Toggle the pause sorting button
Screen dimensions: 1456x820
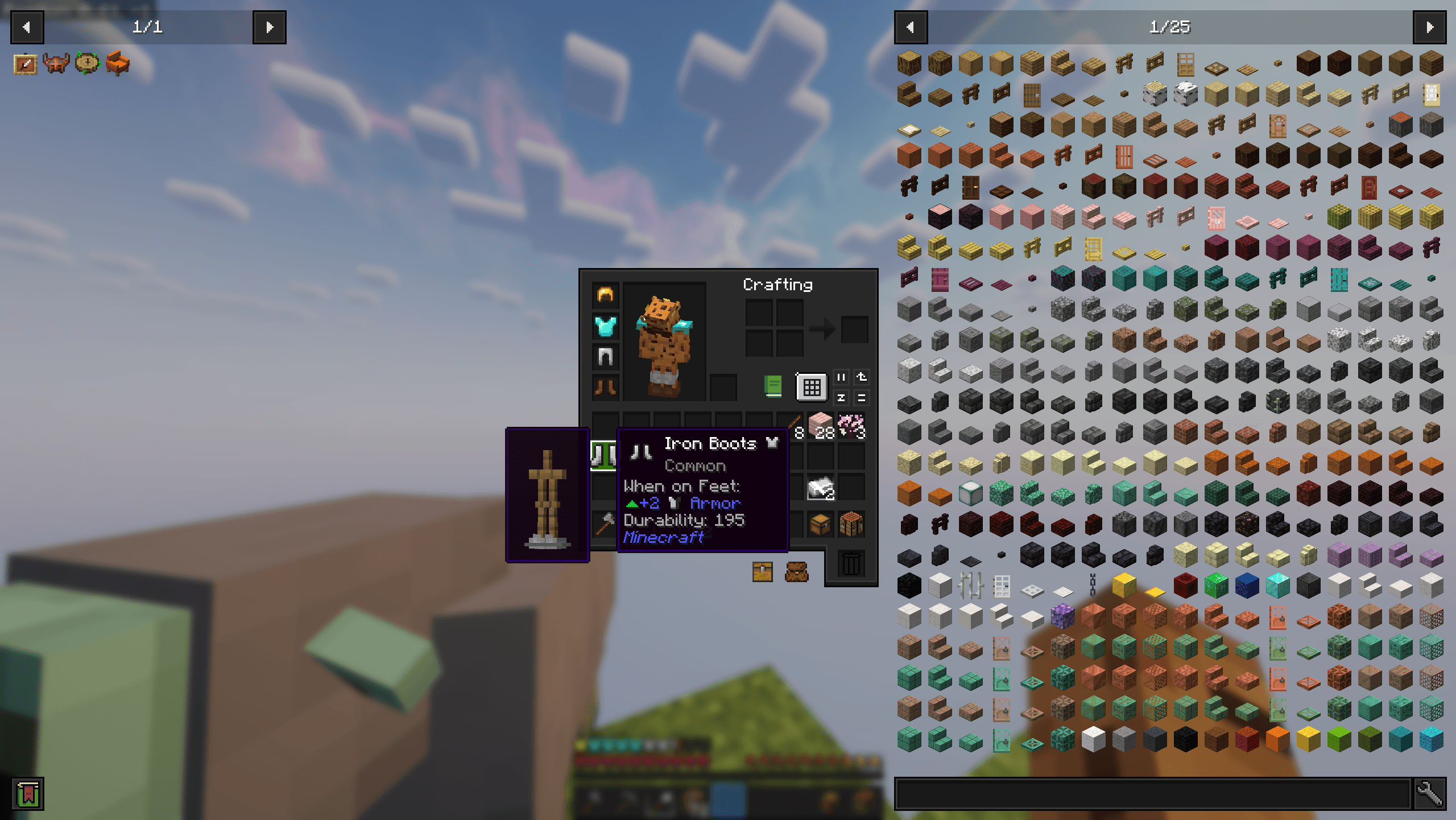pos(842,377)
